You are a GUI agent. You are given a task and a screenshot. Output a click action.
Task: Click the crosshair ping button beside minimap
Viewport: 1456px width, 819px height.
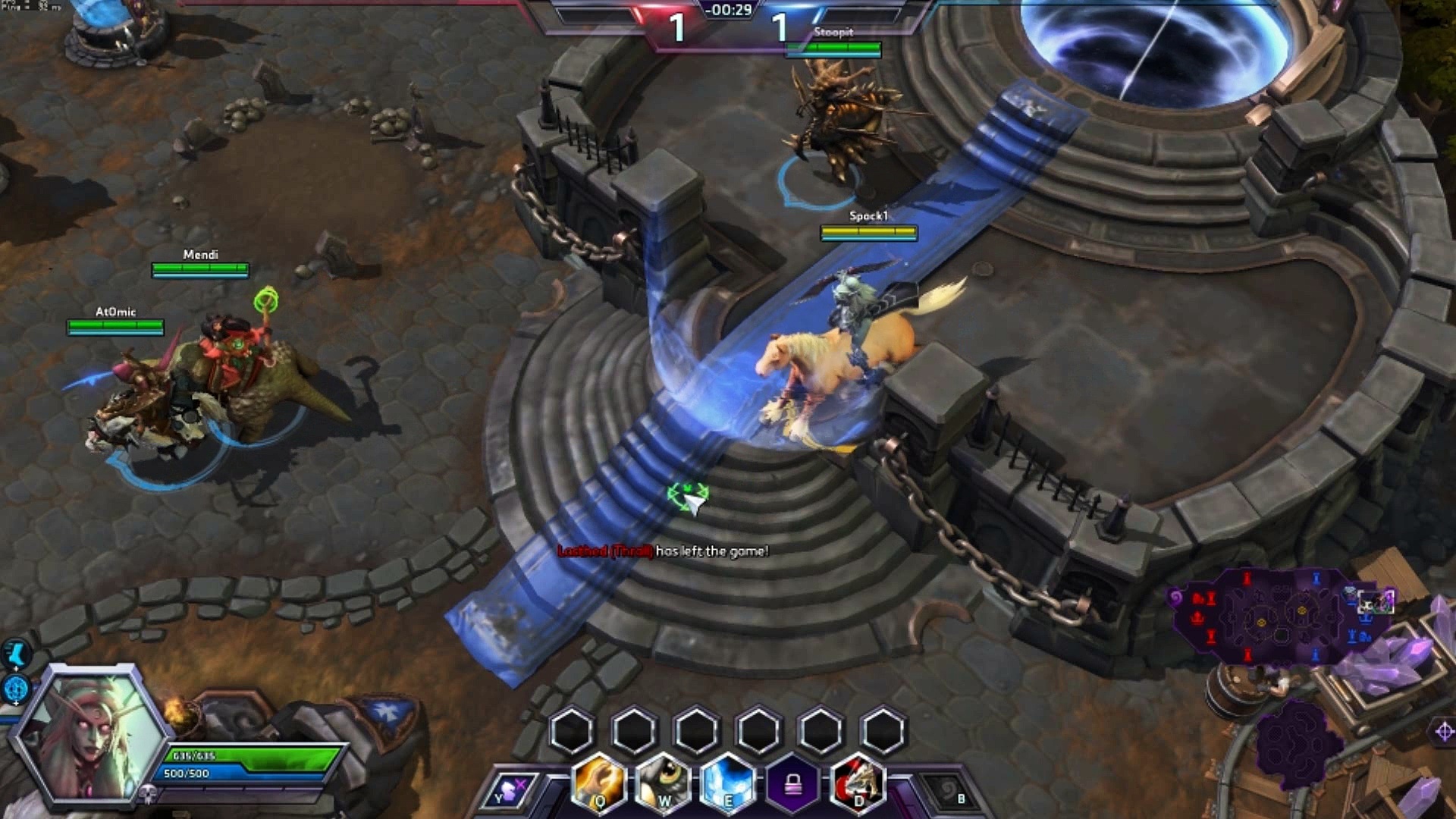point(1443,731)
